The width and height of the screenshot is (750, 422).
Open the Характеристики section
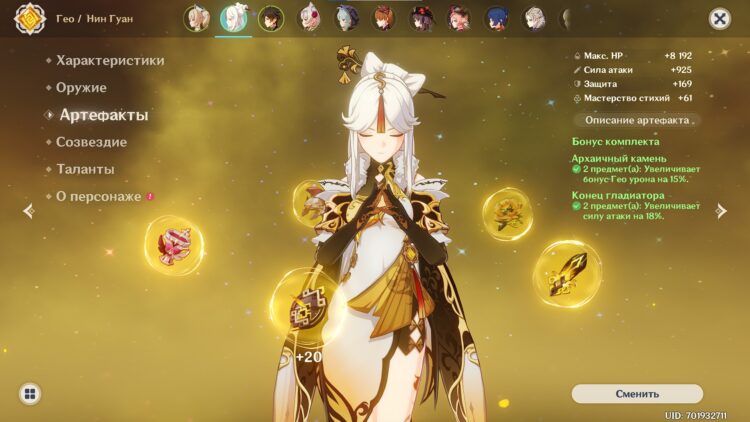coord(110,60)
